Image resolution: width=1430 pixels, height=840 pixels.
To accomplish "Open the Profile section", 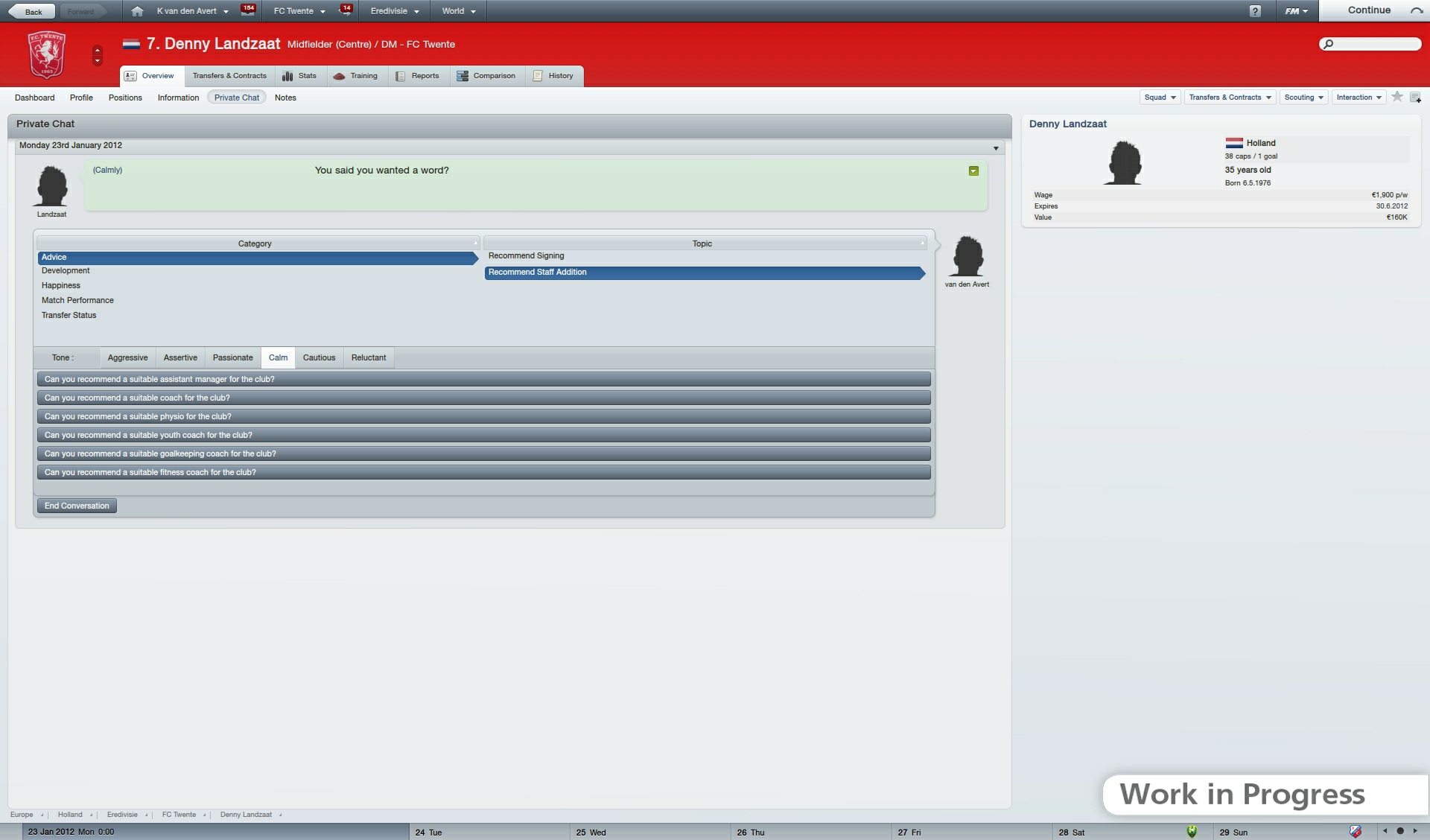I will click(x=81, y=98).
